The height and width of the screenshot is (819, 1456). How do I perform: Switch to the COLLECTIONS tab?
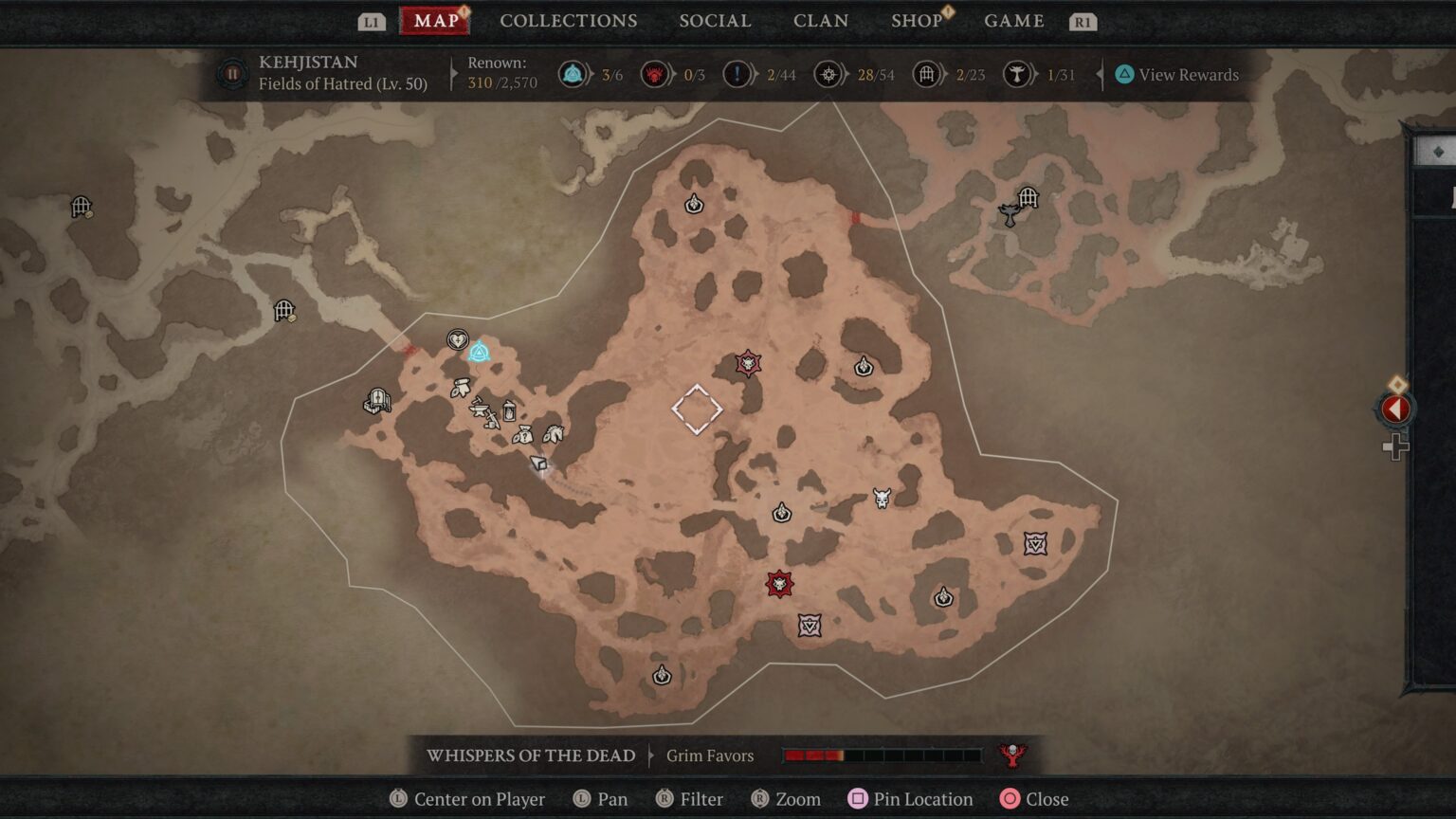pyautogui.click(x=569, y=20)
